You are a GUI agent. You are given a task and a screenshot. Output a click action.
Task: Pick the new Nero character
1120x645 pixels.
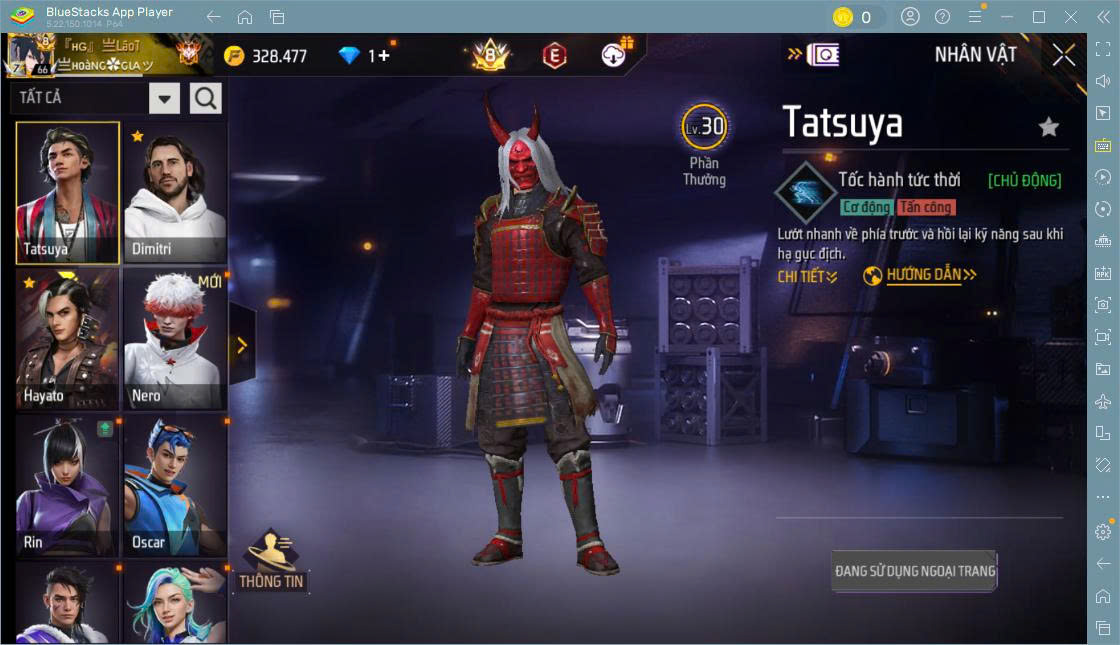coord(175,339)
